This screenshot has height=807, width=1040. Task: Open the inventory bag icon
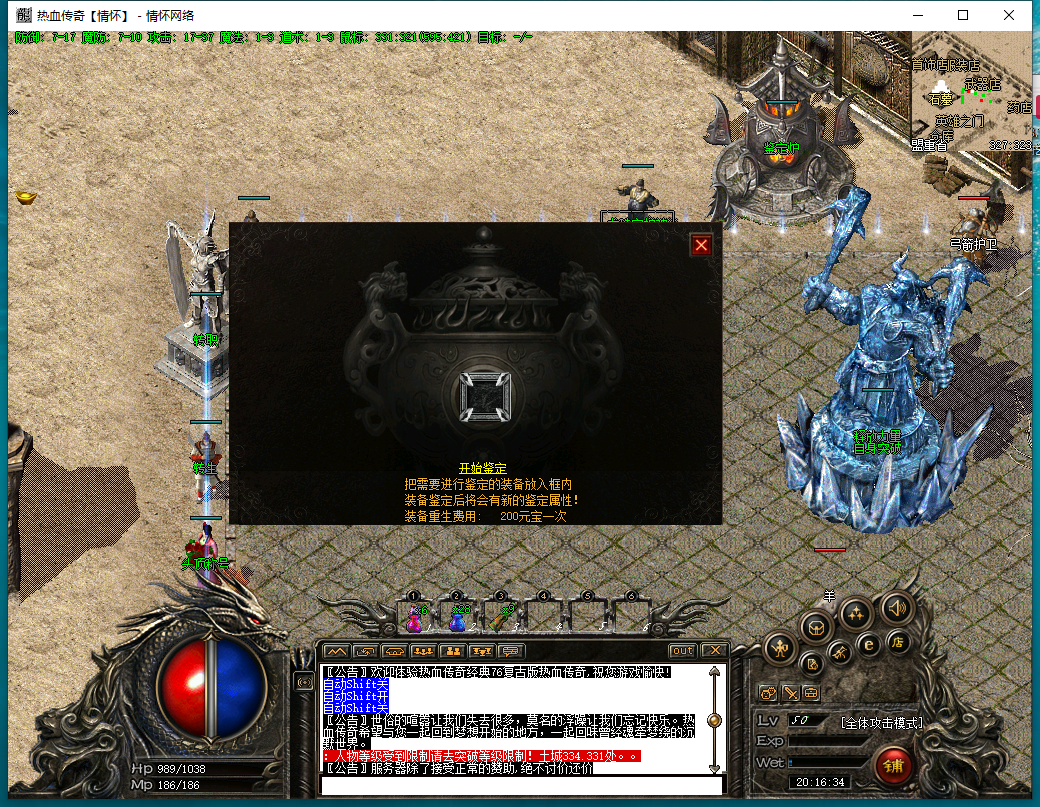coord(817,628)
